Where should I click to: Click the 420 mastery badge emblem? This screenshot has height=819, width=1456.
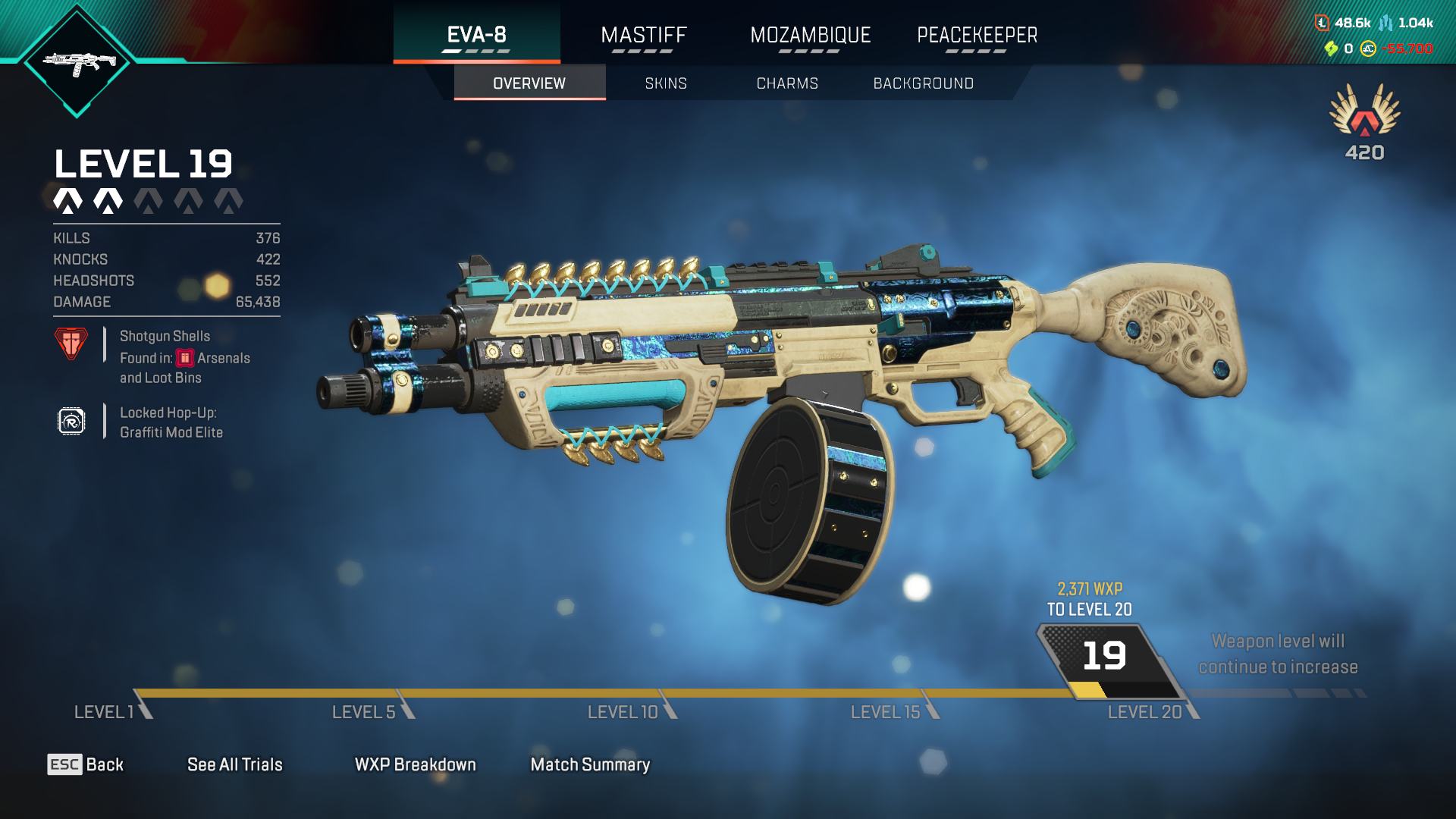click(x=1364, y=114)
